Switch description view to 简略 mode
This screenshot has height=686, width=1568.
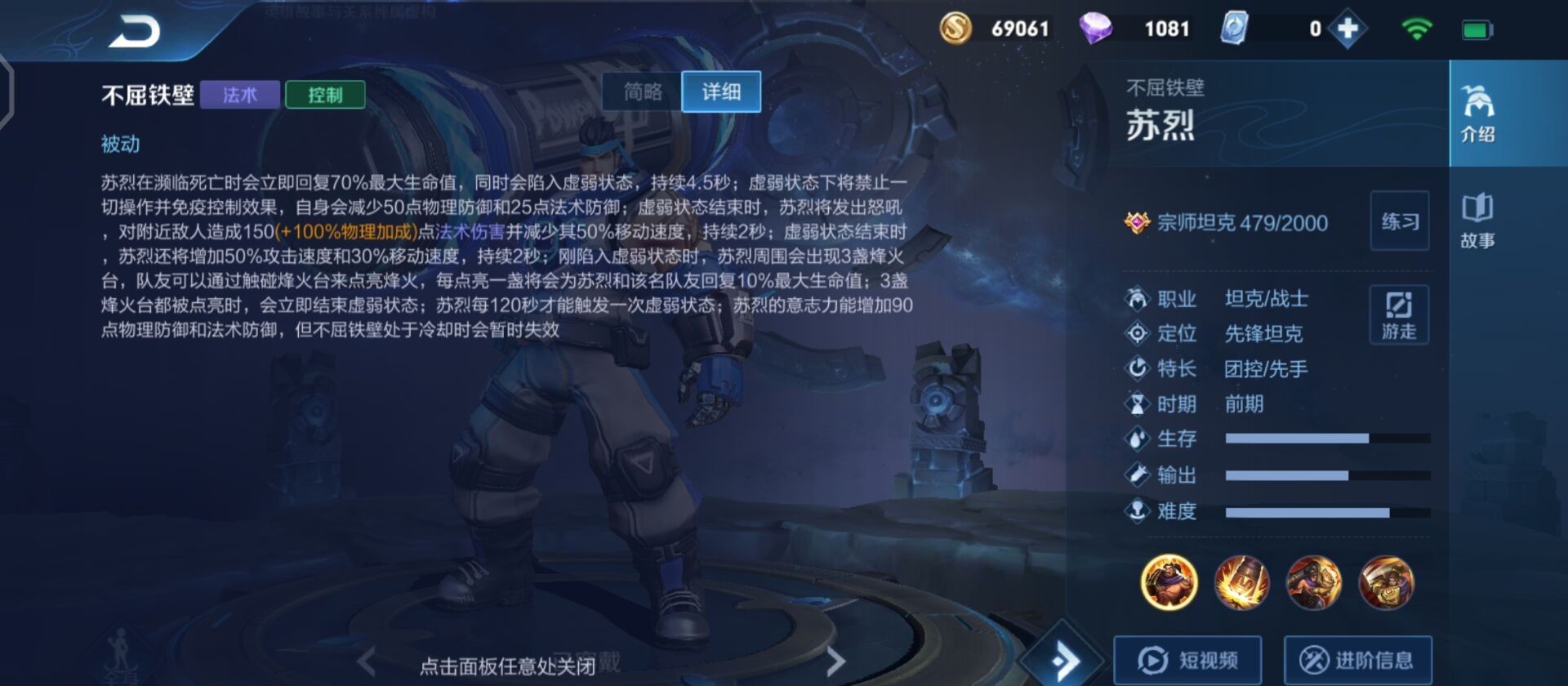(x=642, y=91)
